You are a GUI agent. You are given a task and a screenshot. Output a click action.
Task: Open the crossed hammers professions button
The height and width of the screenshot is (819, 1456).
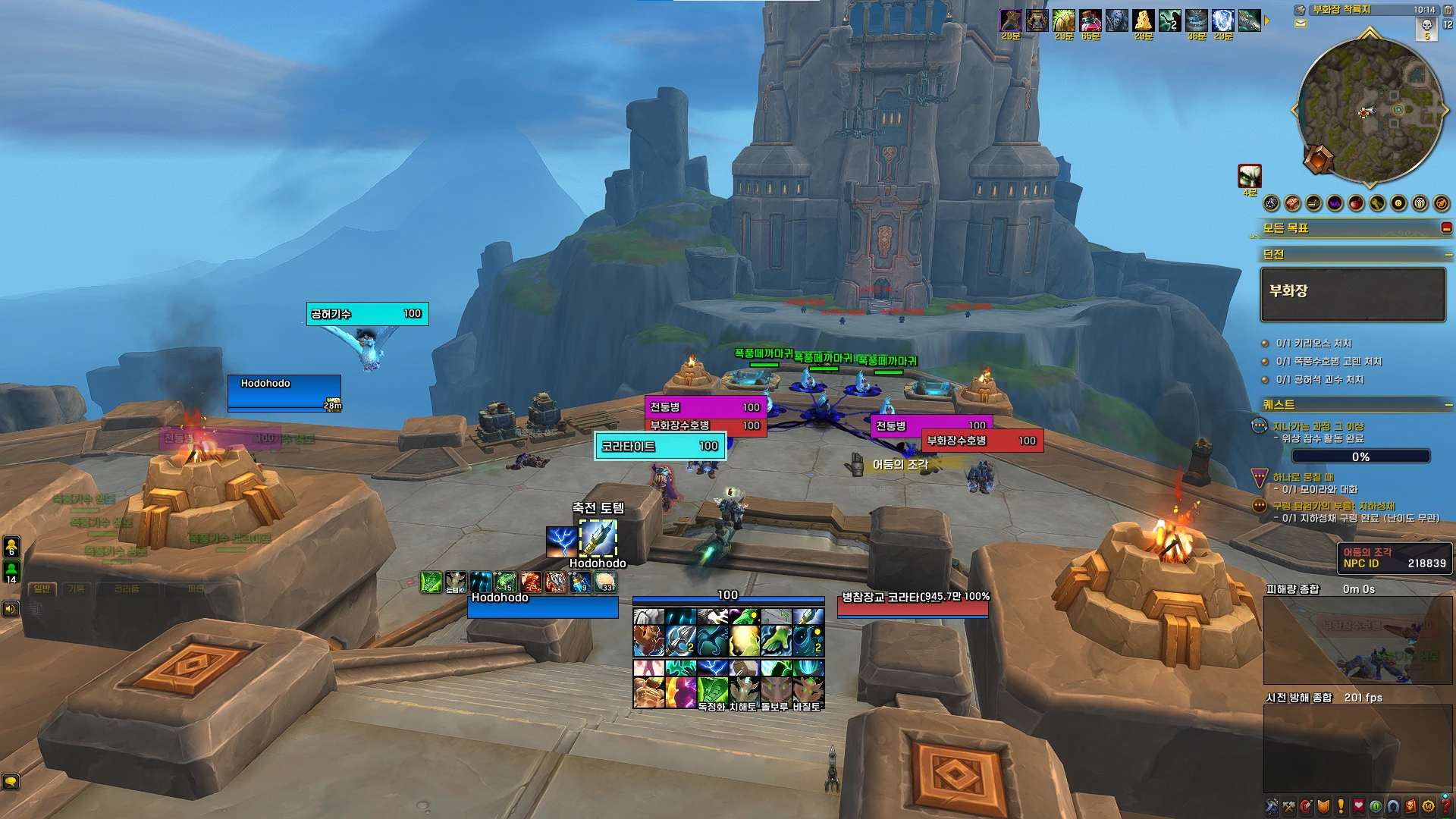(x=1288, y=807)
